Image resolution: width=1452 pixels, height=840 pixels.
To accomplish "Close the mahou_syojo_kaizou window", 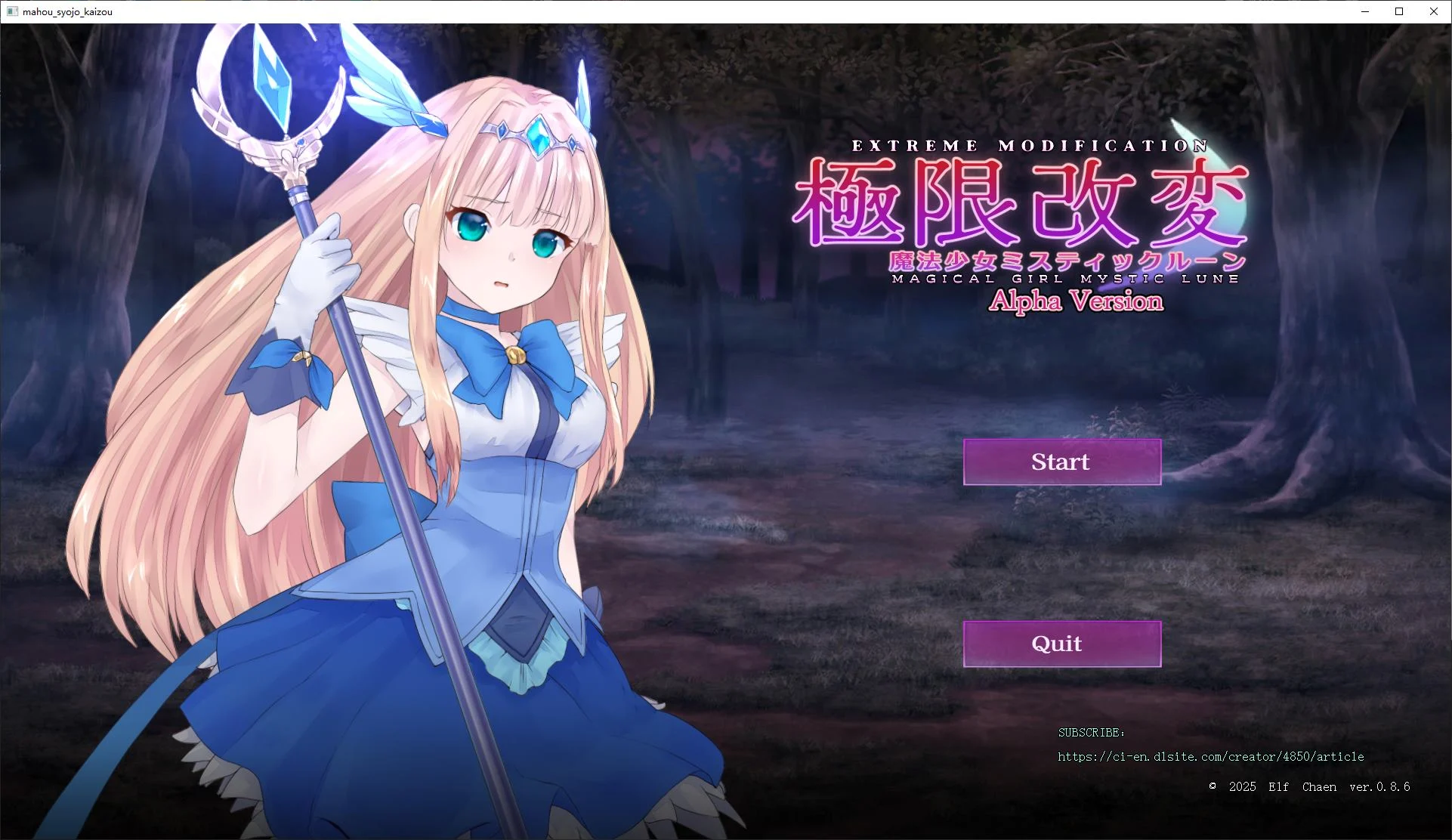I will coord(1433,11).
